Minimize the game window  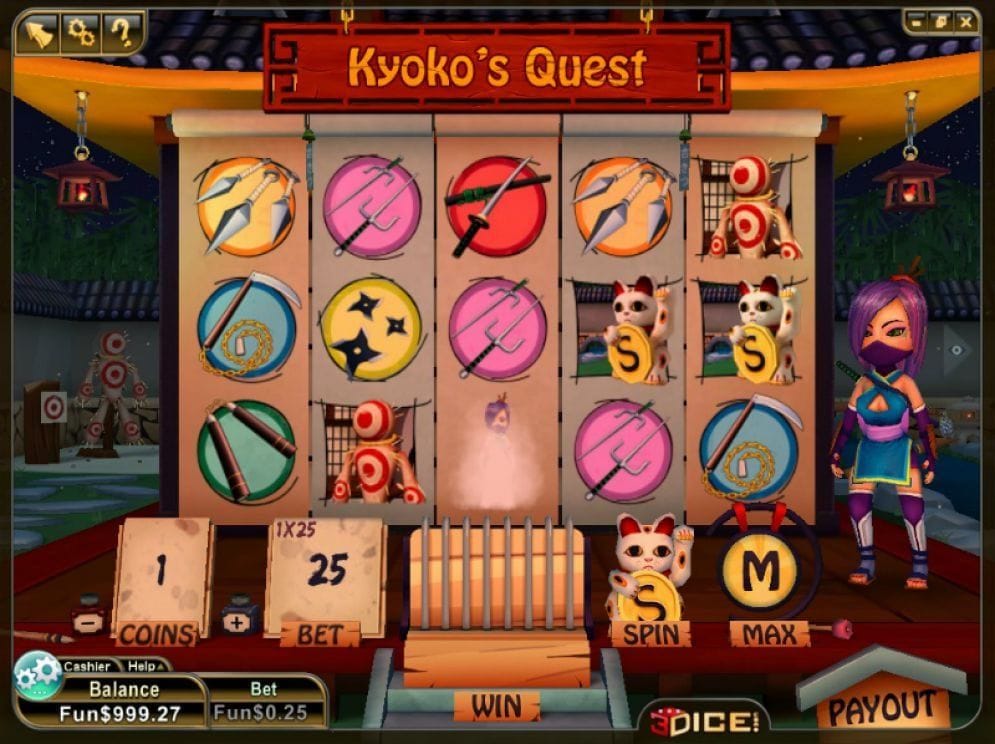(x=918, y=21)
